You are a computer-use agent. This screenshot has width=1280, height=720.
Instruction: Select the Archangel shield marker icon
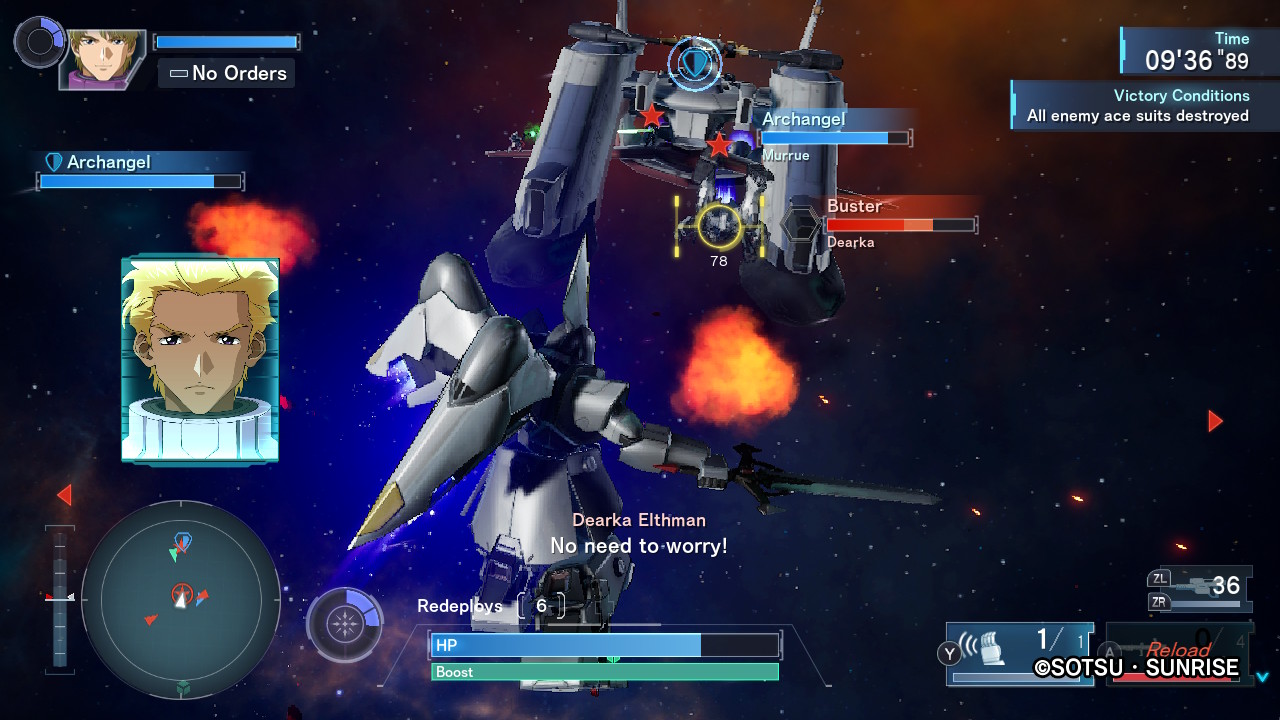point(694,63)
